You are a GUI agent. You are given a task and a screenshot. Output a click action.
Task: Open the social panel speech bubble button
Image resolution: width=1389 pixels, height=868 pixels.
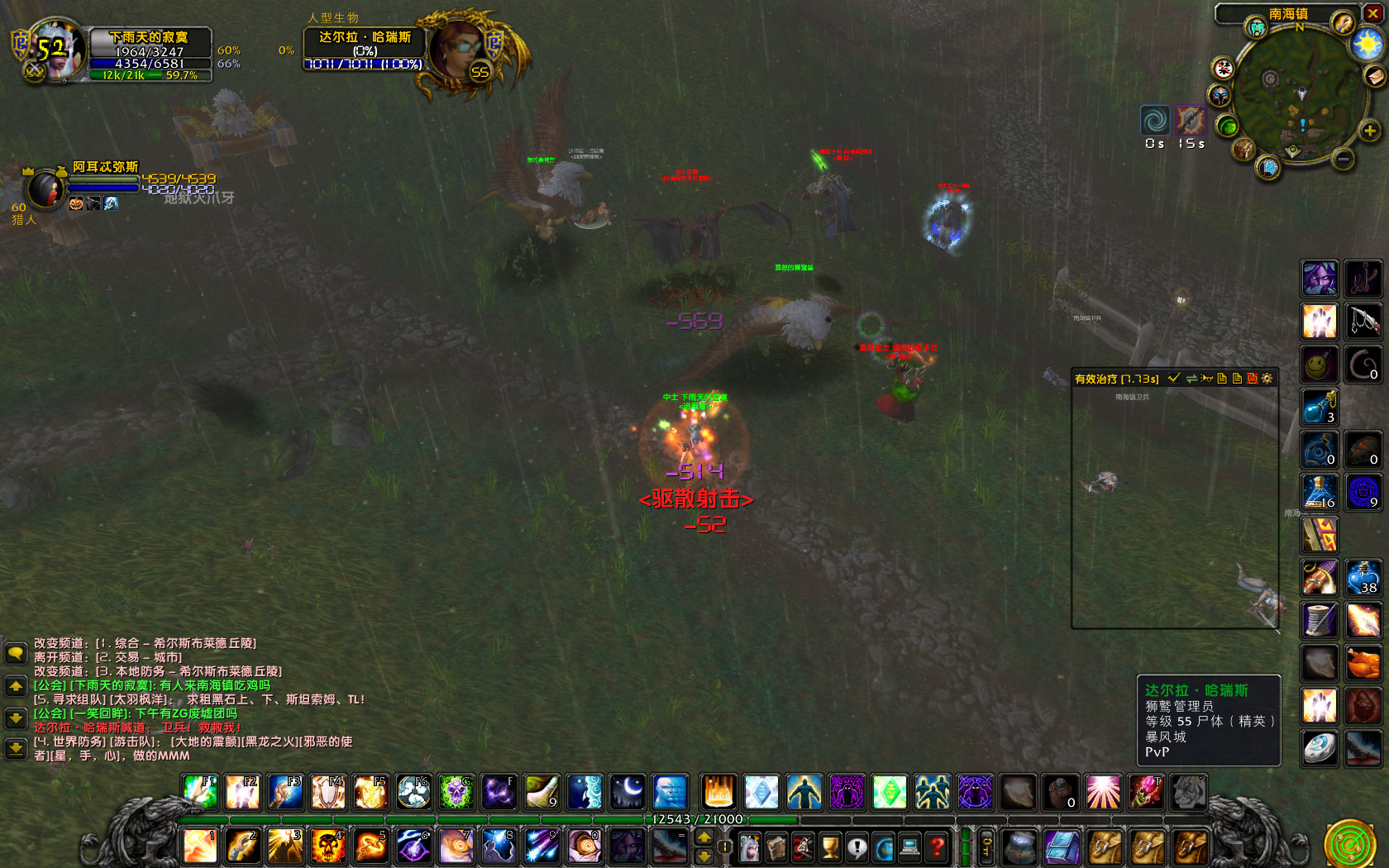(x=857, y=847)
